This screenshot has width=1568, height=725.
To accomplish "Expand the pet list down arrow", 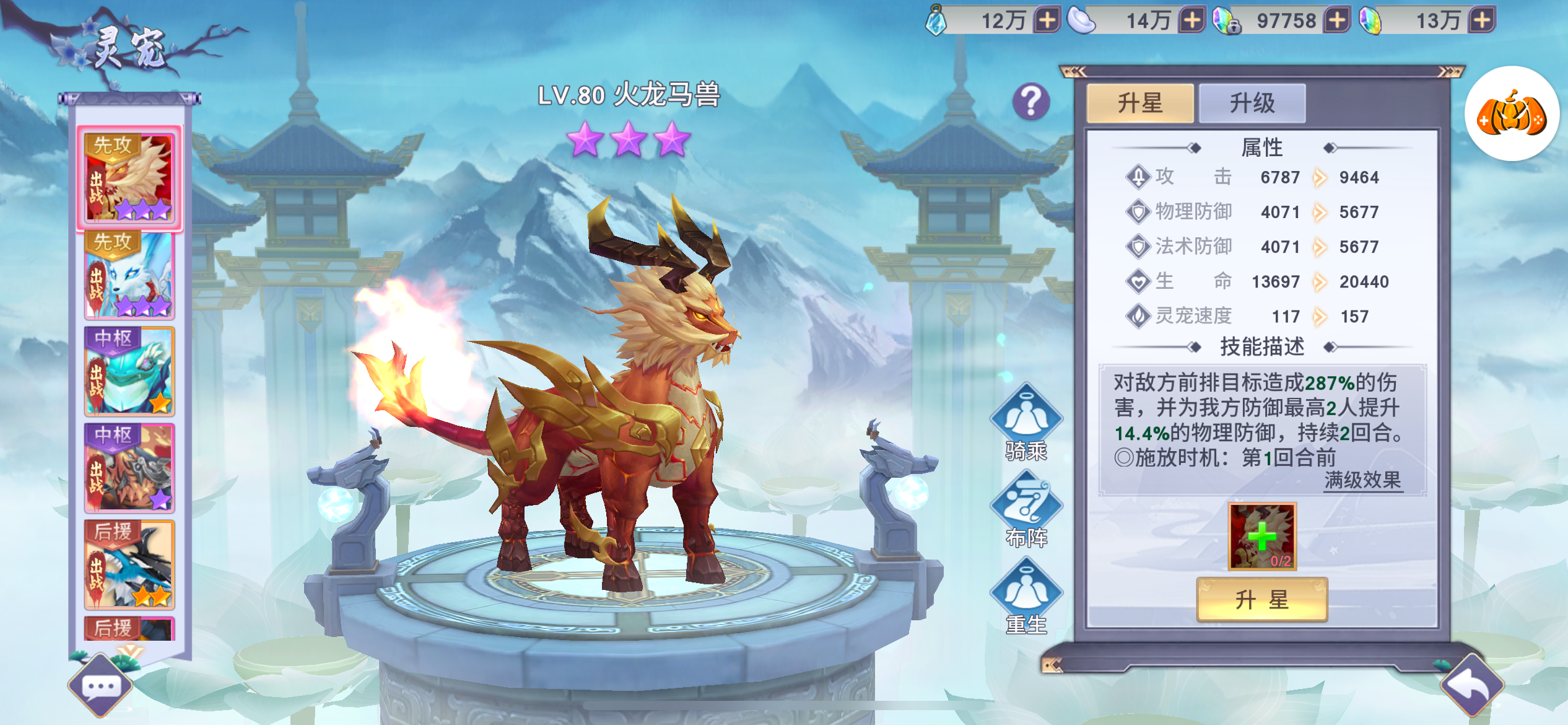I will click(x=130, y=651).
